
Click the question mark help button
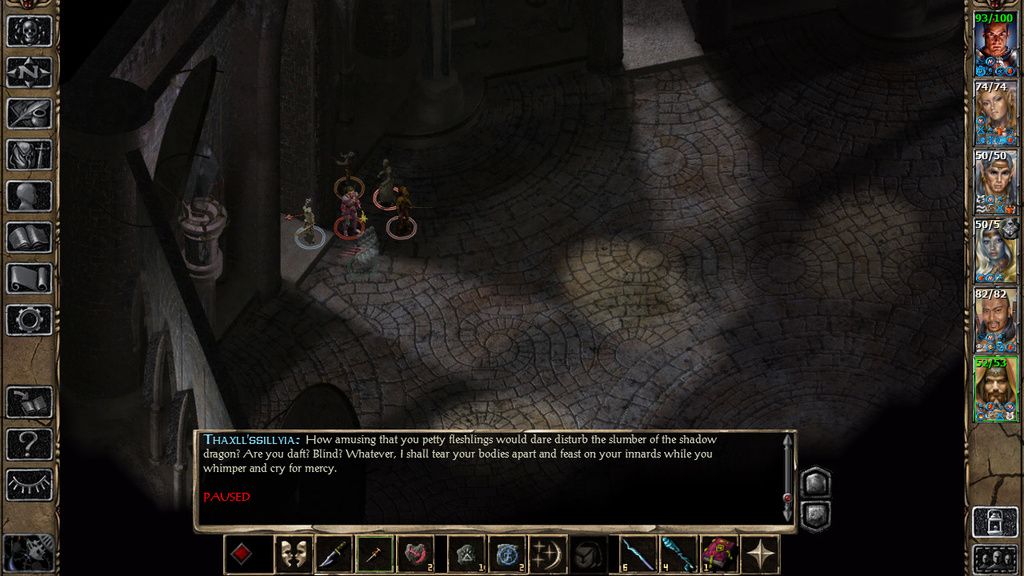point(29,443)
